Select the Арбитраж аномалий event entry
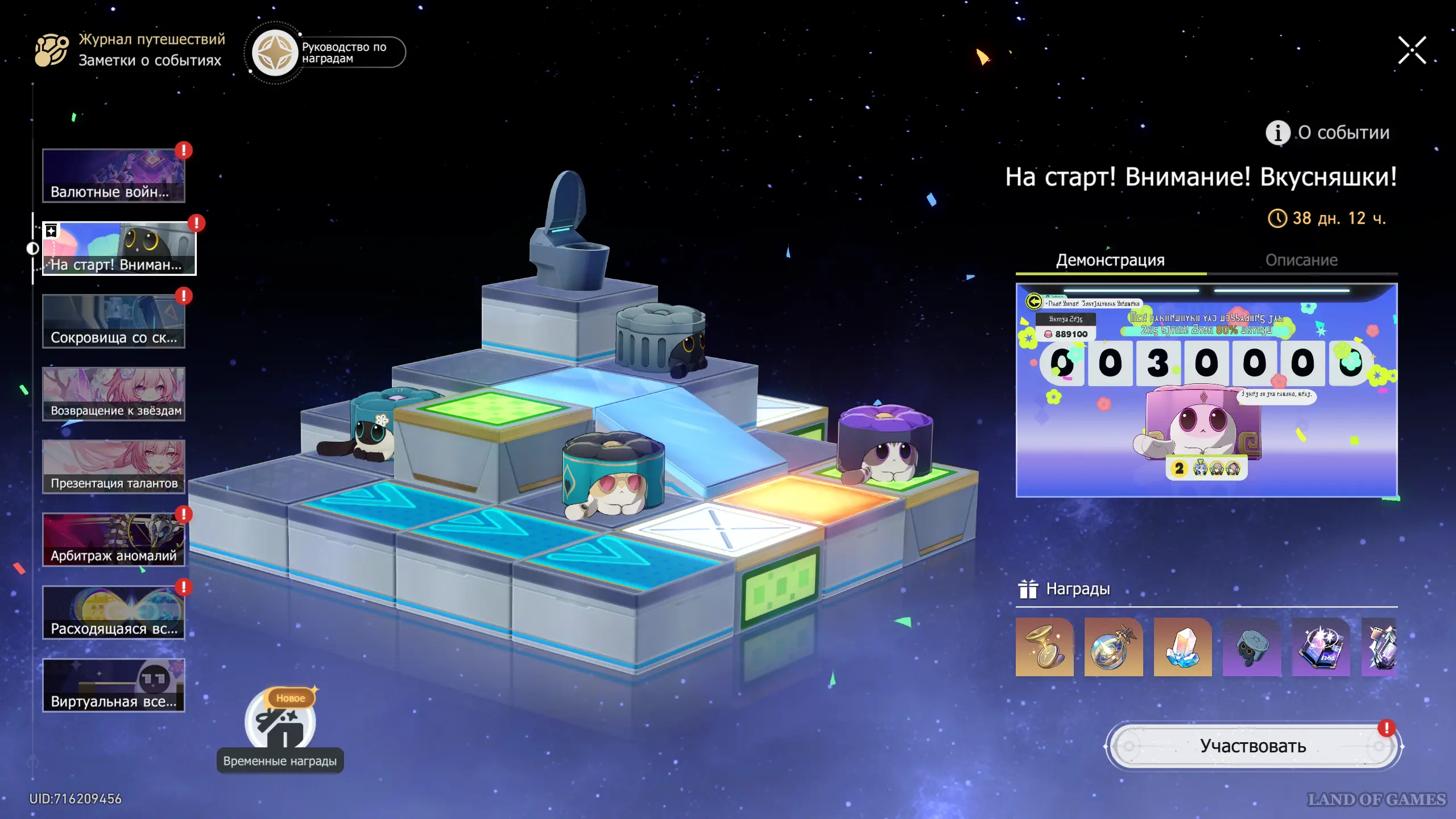Screen dimensions: 1456x819 click(114, 540)
